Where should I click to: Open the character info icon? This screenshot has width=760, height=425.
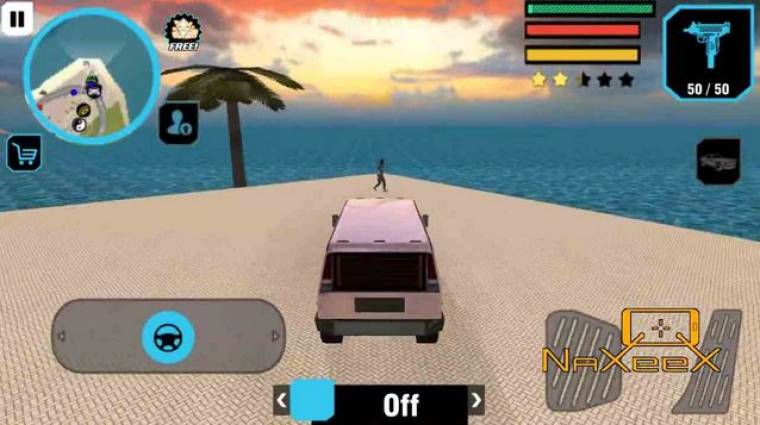(x=178, y=124)
